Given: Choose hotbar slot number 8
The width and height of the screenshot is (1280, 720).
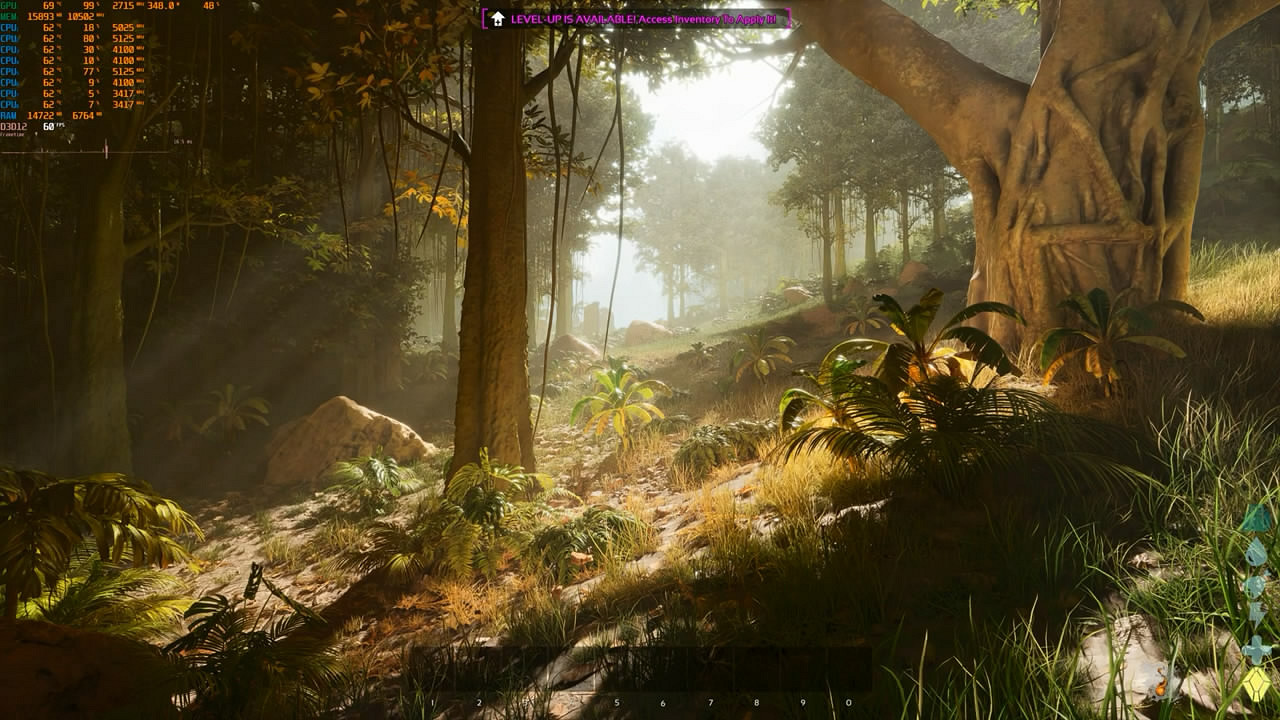Looking at the screenshot, I should click(x=756, y=672).
